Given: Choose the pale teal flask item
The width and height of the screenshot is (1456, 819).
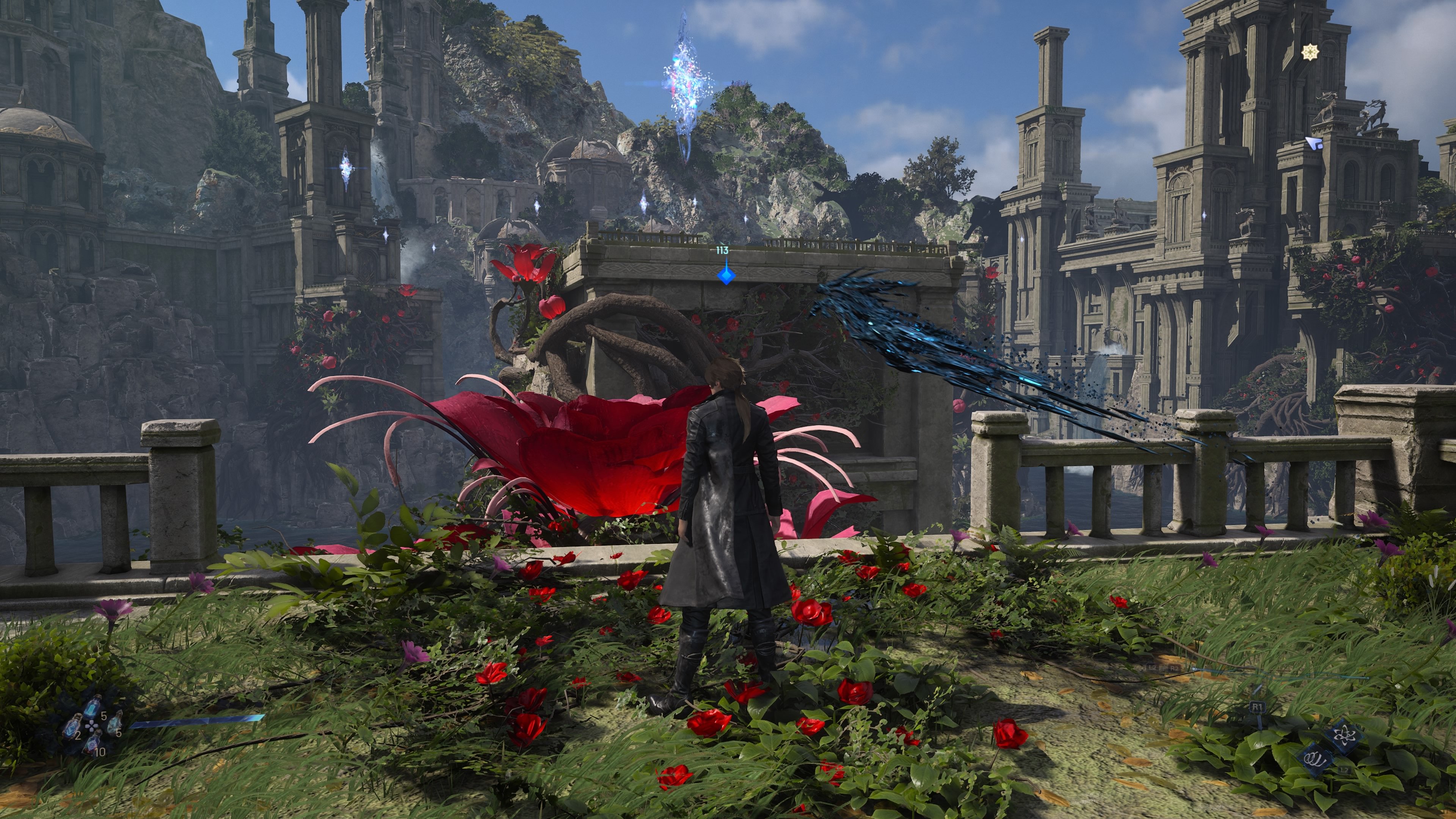Looking at the screenshot, I should pos(115,722).
